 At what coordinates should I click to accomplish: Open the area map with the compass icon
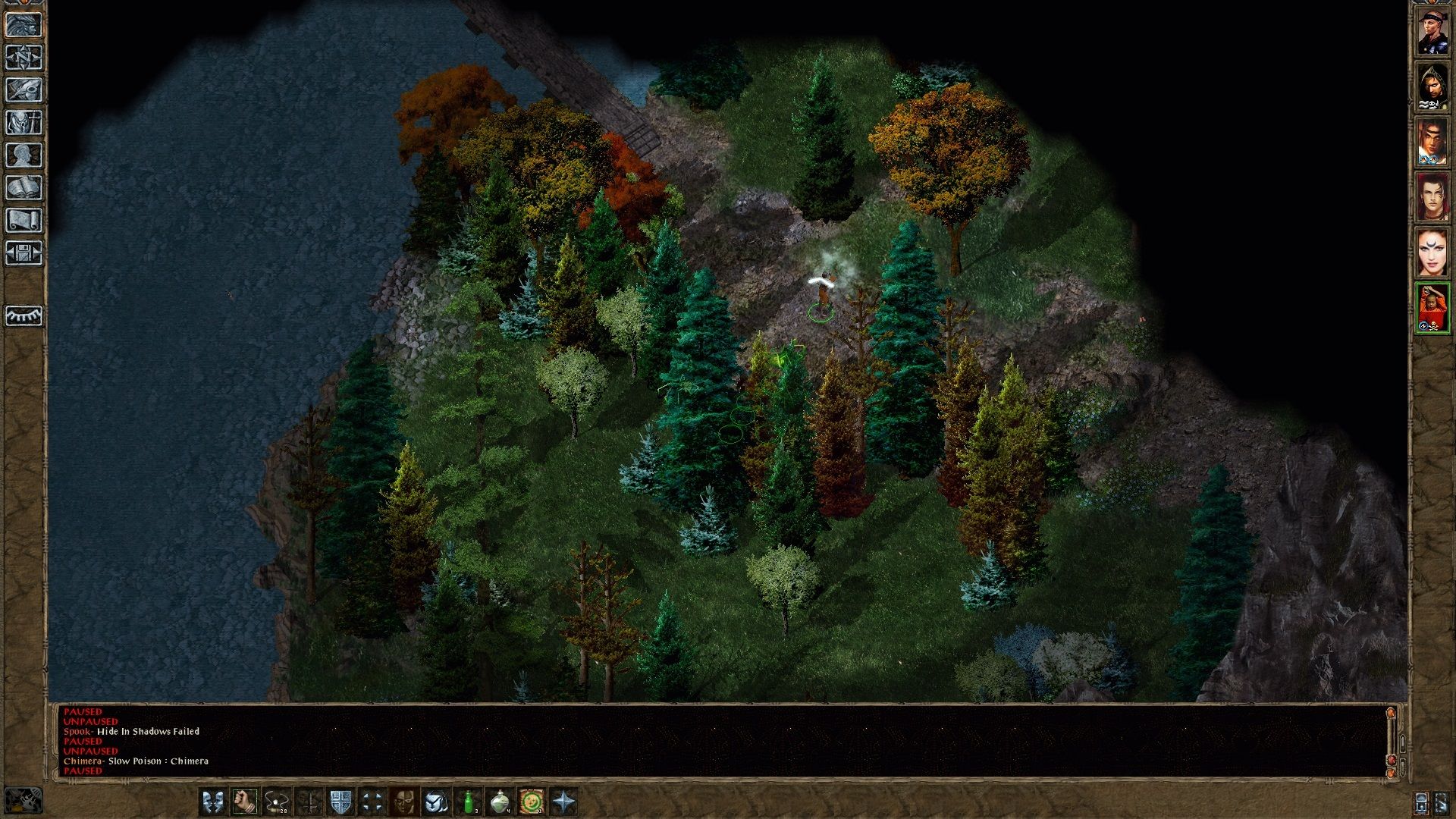24,58
